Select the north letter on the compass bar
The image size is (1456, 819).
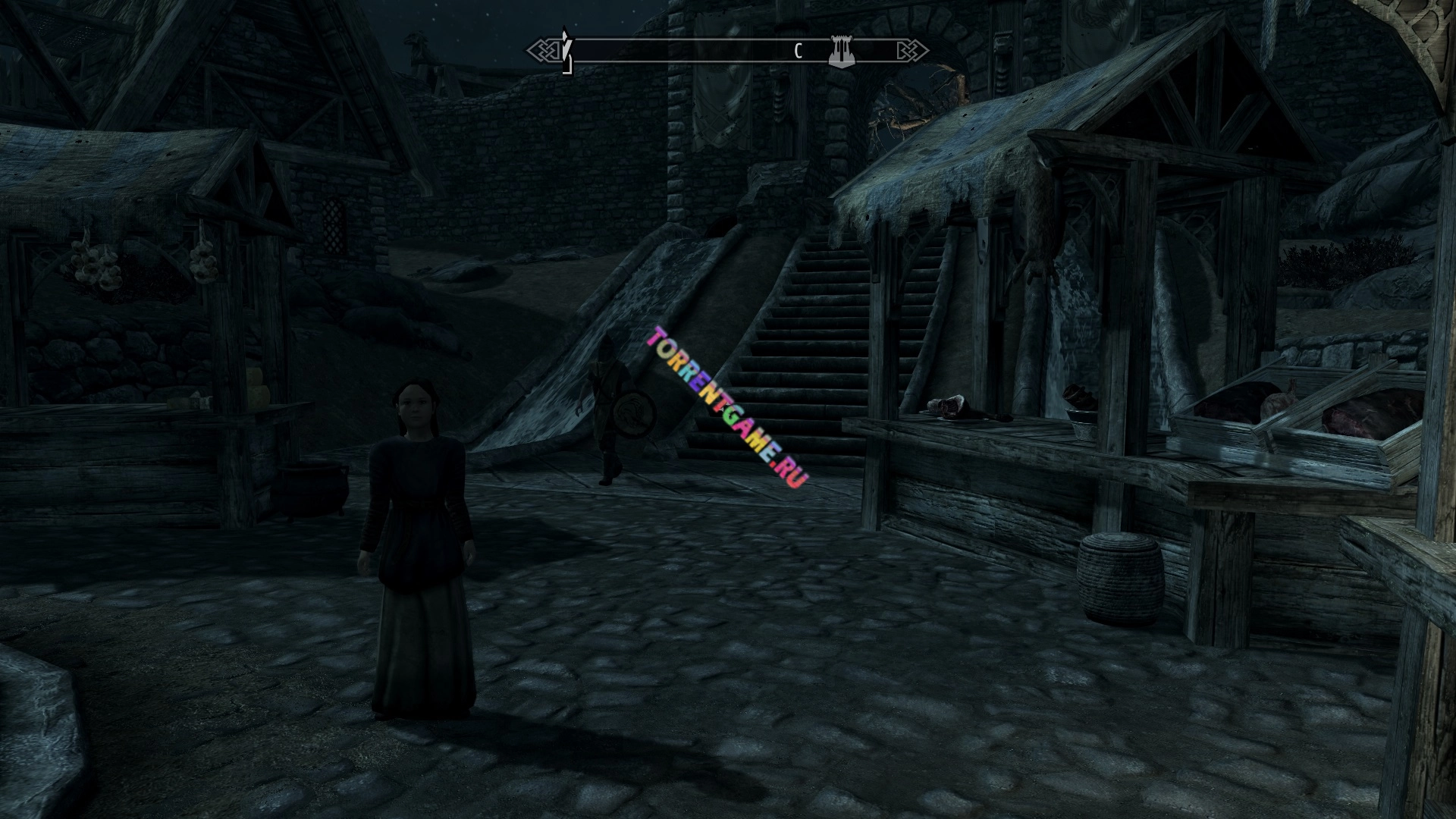point(798,52)
